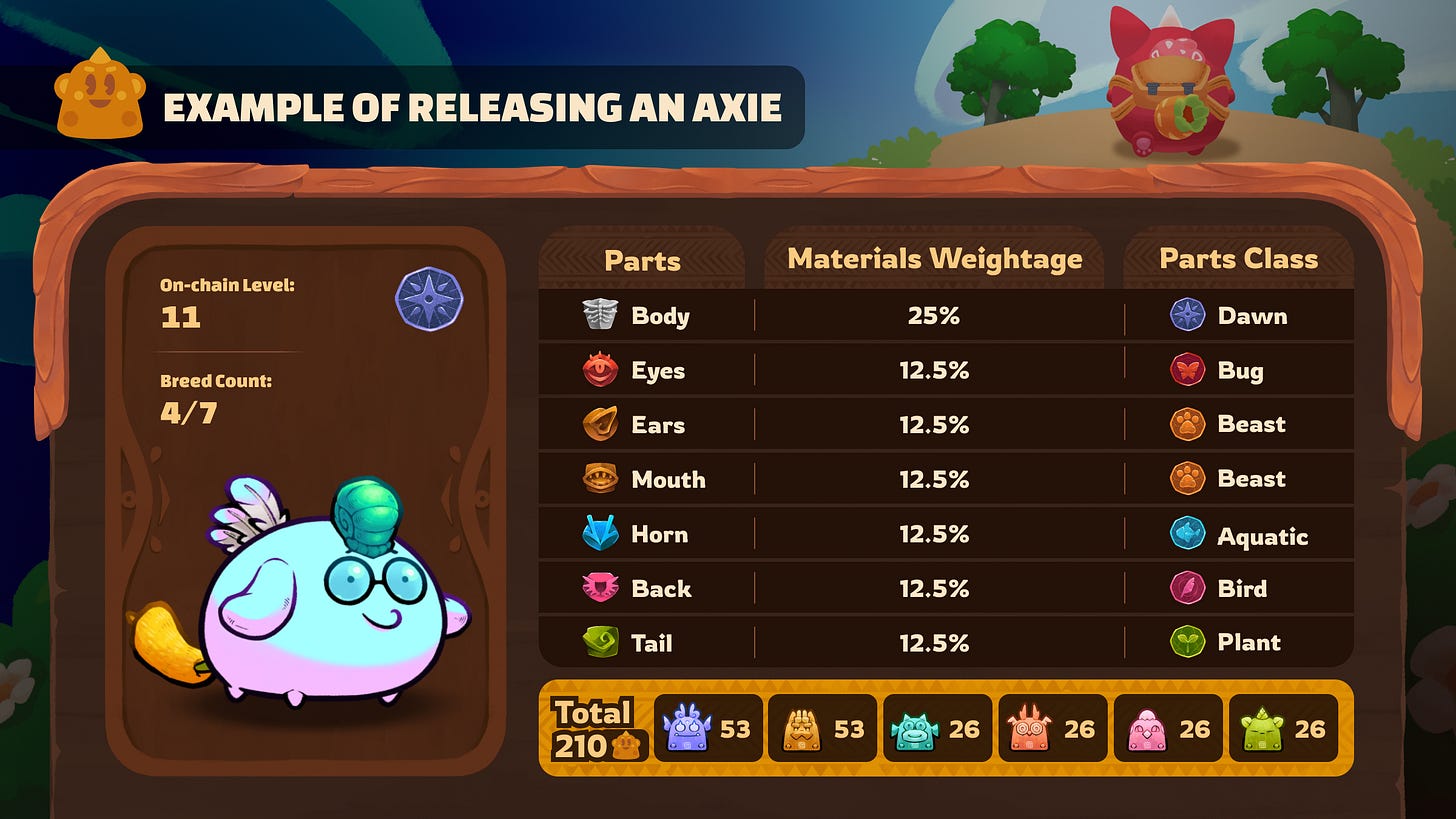1456x819 pixels.
Task: Click the pink Back part icon
Action: 600,589
